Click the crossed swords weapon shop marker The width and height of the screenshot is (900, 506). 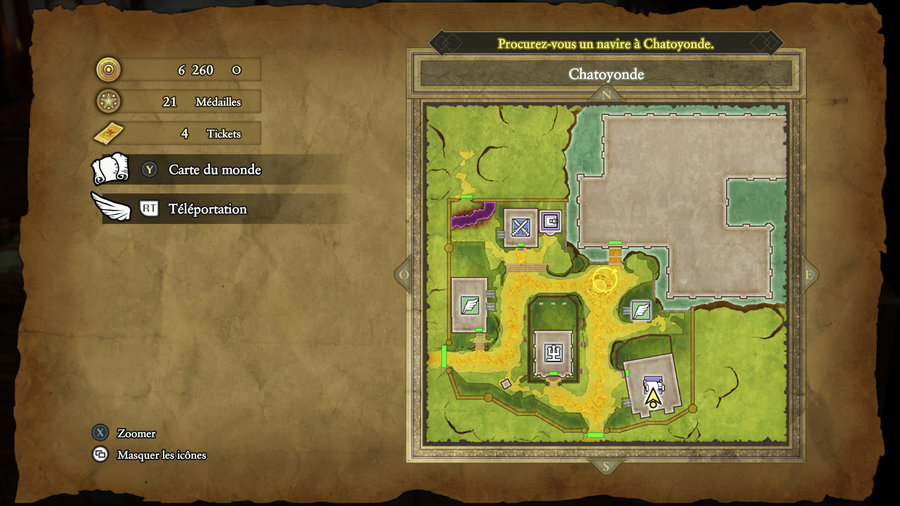coord(520,227)
